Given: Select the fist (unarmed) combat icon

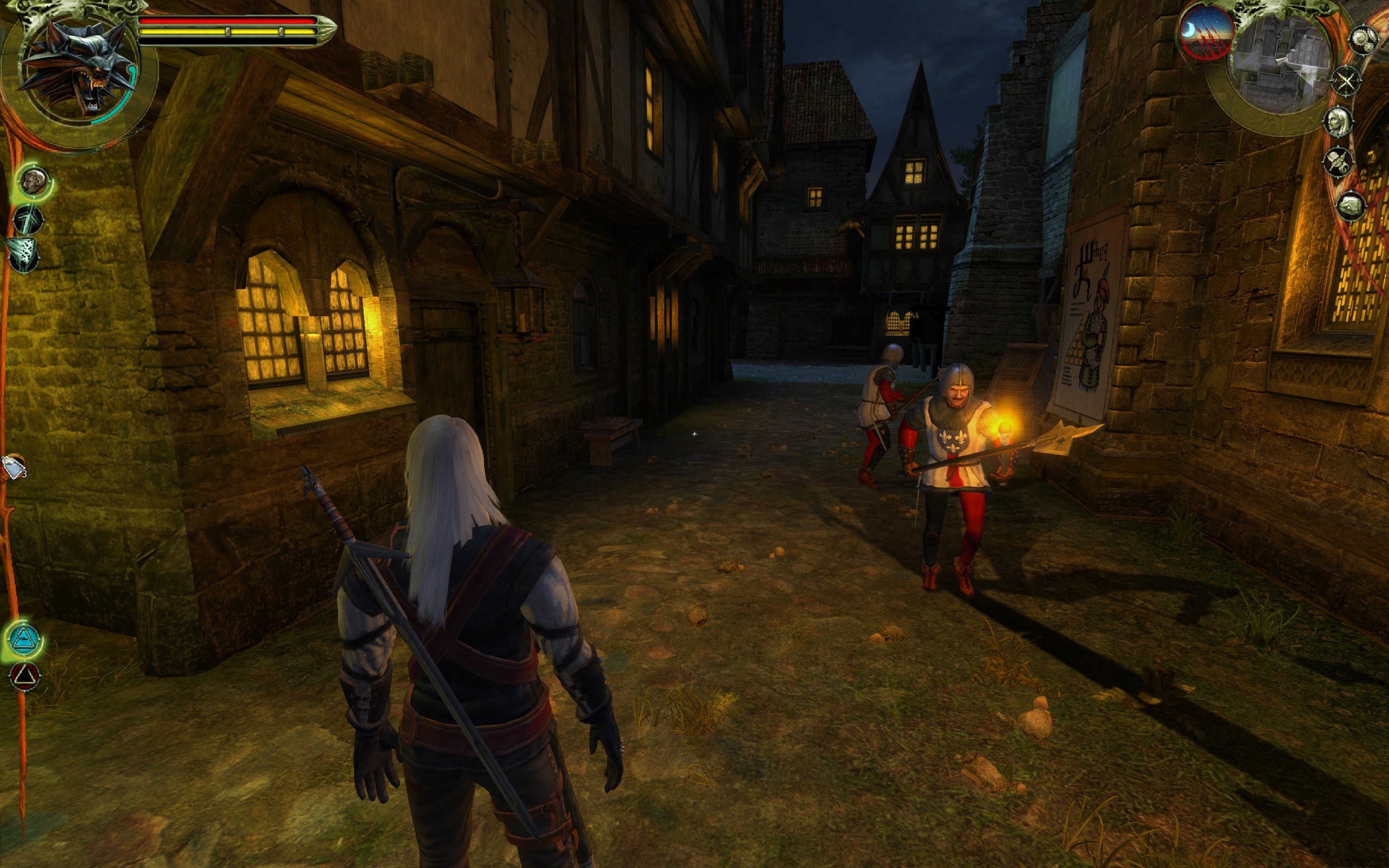Looking at the screenshot, I should [34, 181].
